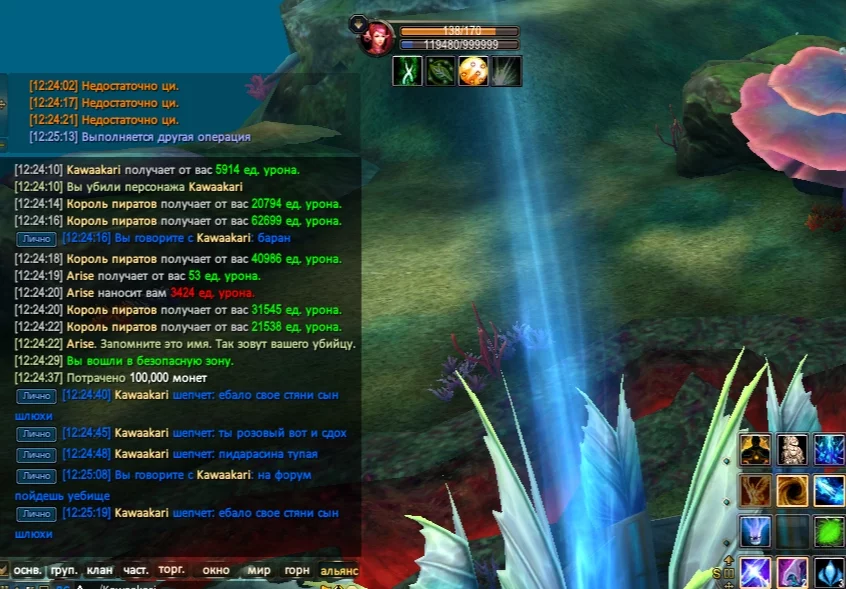Click the arrow badge above the portrait
This screenshot has width=846, height=589.
[357, 21]
